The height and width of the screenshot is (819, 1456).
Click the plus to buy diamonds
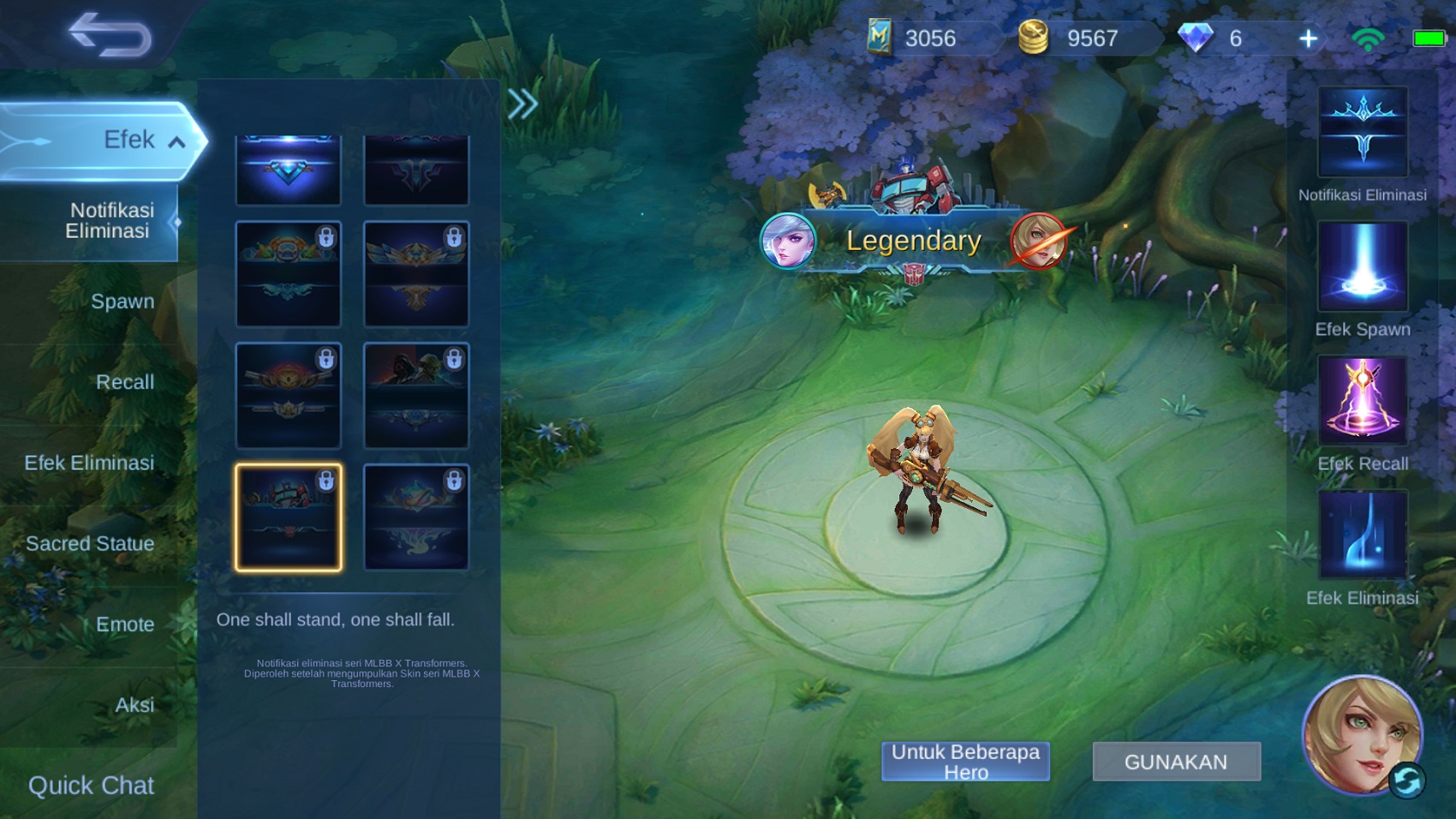click(x=1308, y=37)
